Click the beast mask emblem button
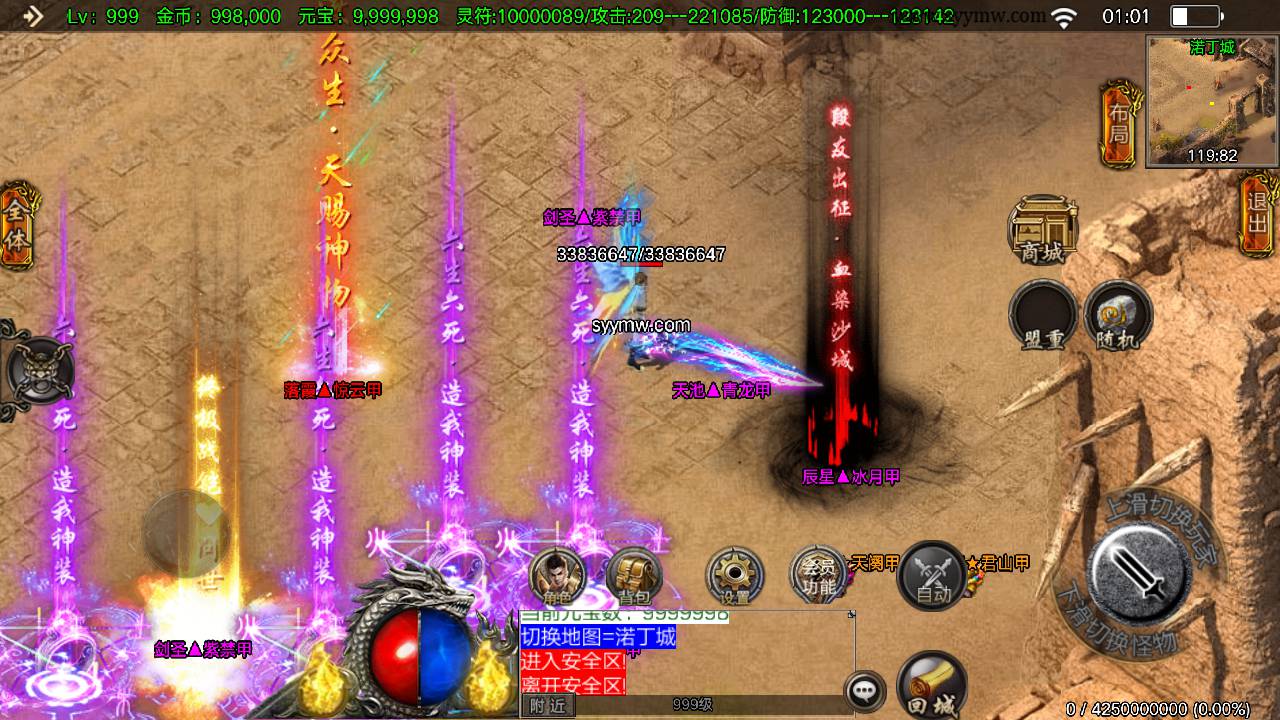1280x720 pixels. coord(37,370)
